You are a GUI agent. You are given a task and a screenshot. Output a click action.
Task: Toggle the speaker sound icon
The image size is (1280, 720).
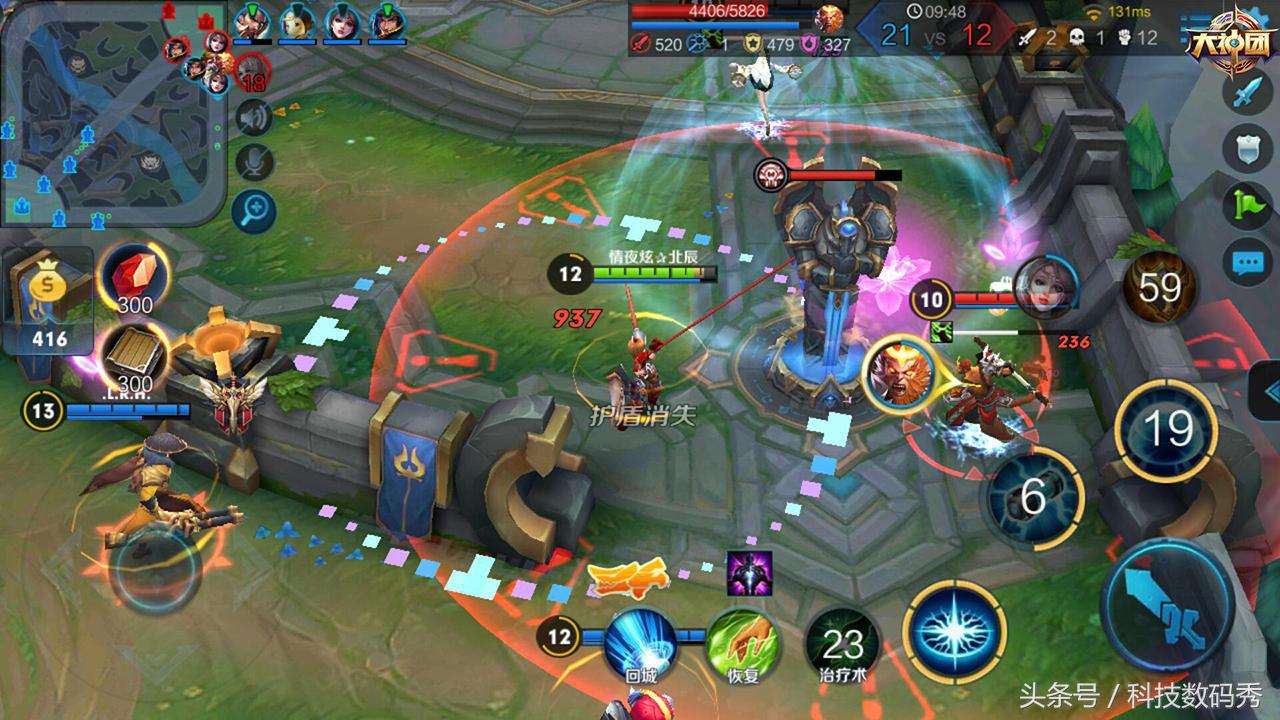pos(254,119)
